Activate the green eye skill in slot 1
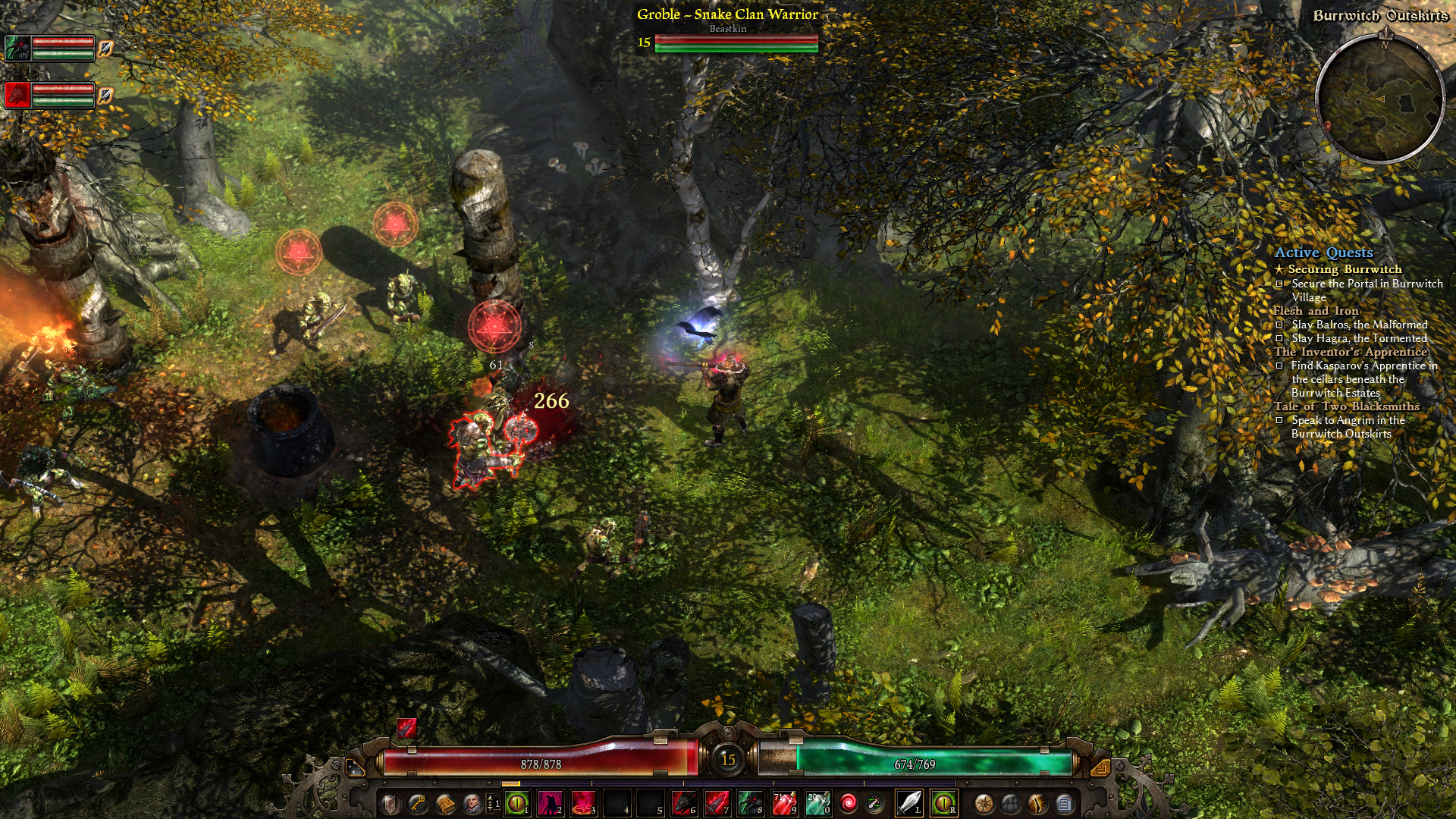Image resolution: width=1456 pixels, height=819 pixels. pos(517,803)
